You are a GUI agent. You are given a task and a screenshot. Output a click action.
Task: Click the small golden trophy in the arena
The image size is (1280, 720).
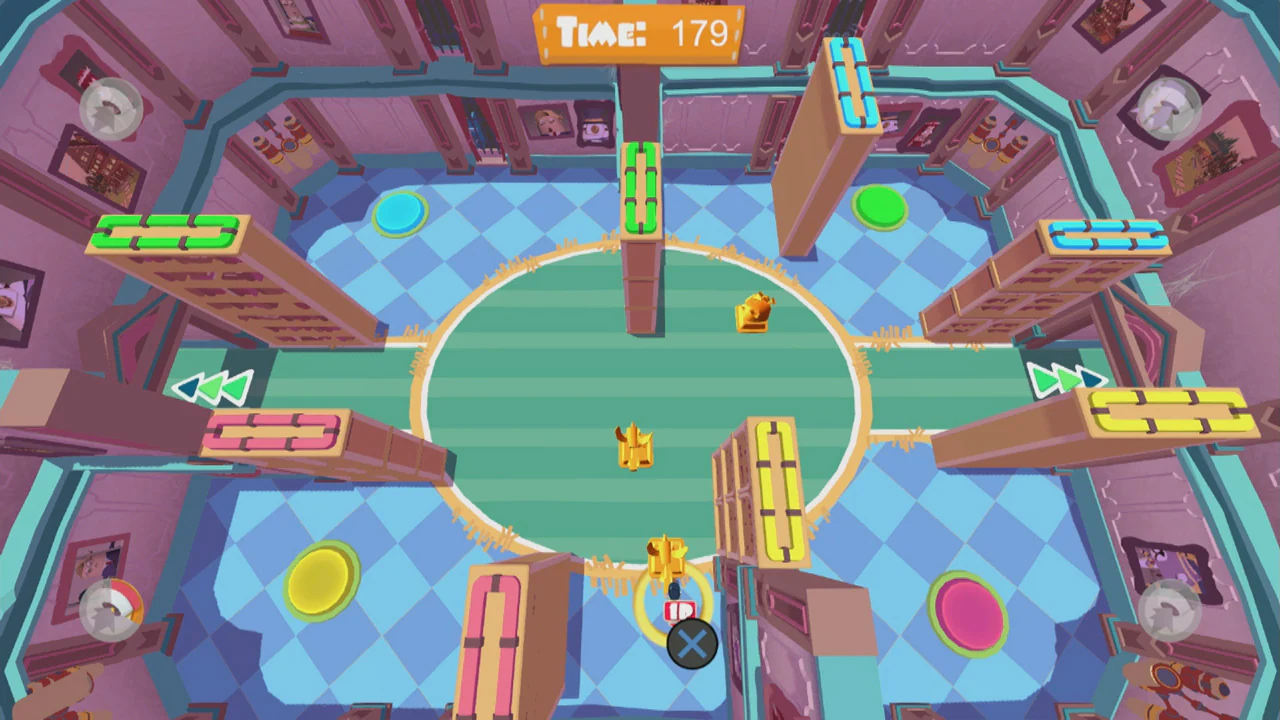click(757, 313)
